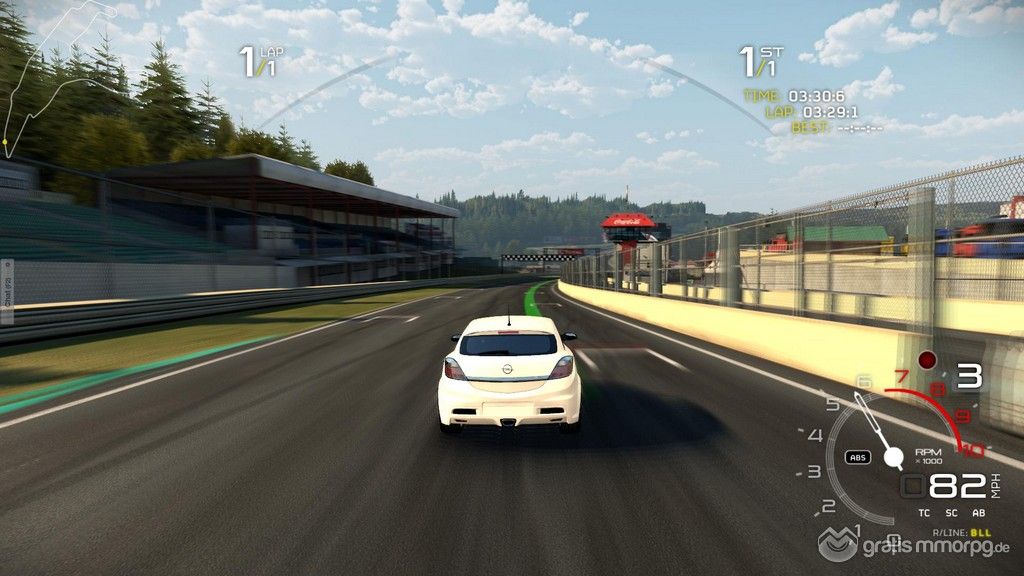The height and width of the screenshot is (576, 1024).
Task: Click the red shift light indicator
Action: point(927,359)
